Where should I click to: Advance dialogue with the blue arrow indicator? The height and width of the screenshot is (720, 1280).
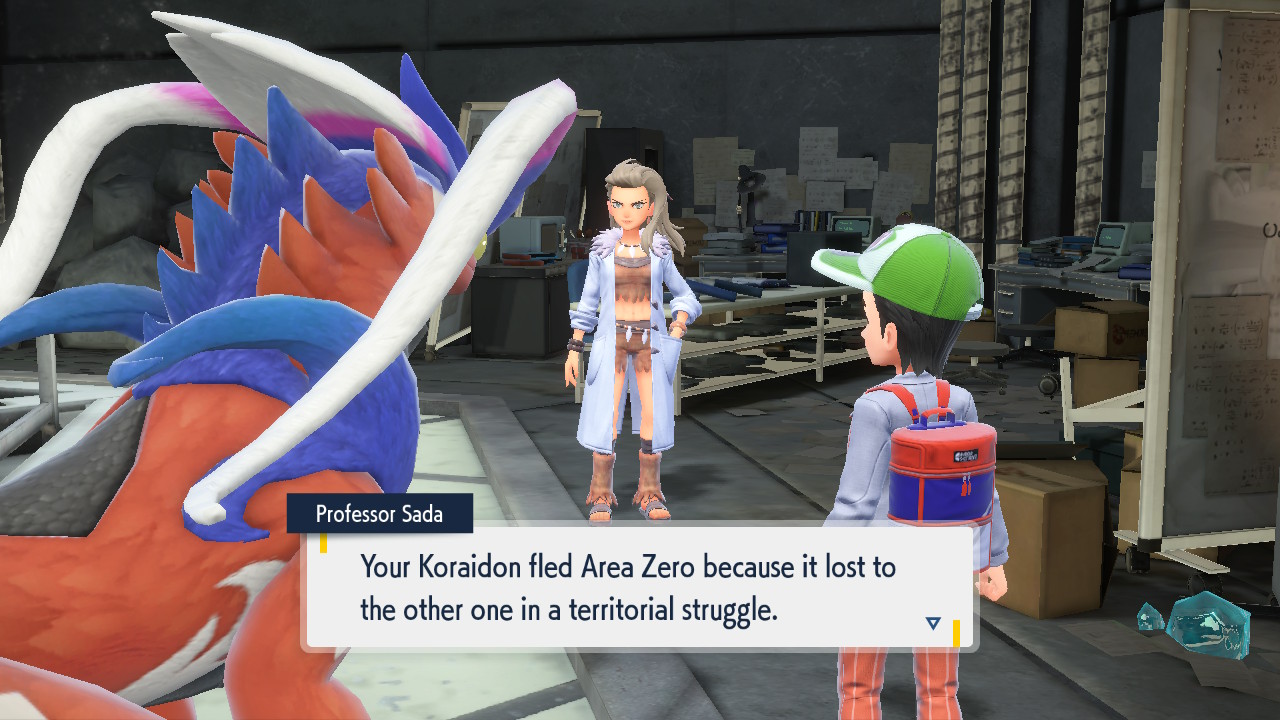pyautogui.click(x=933, y=623)
